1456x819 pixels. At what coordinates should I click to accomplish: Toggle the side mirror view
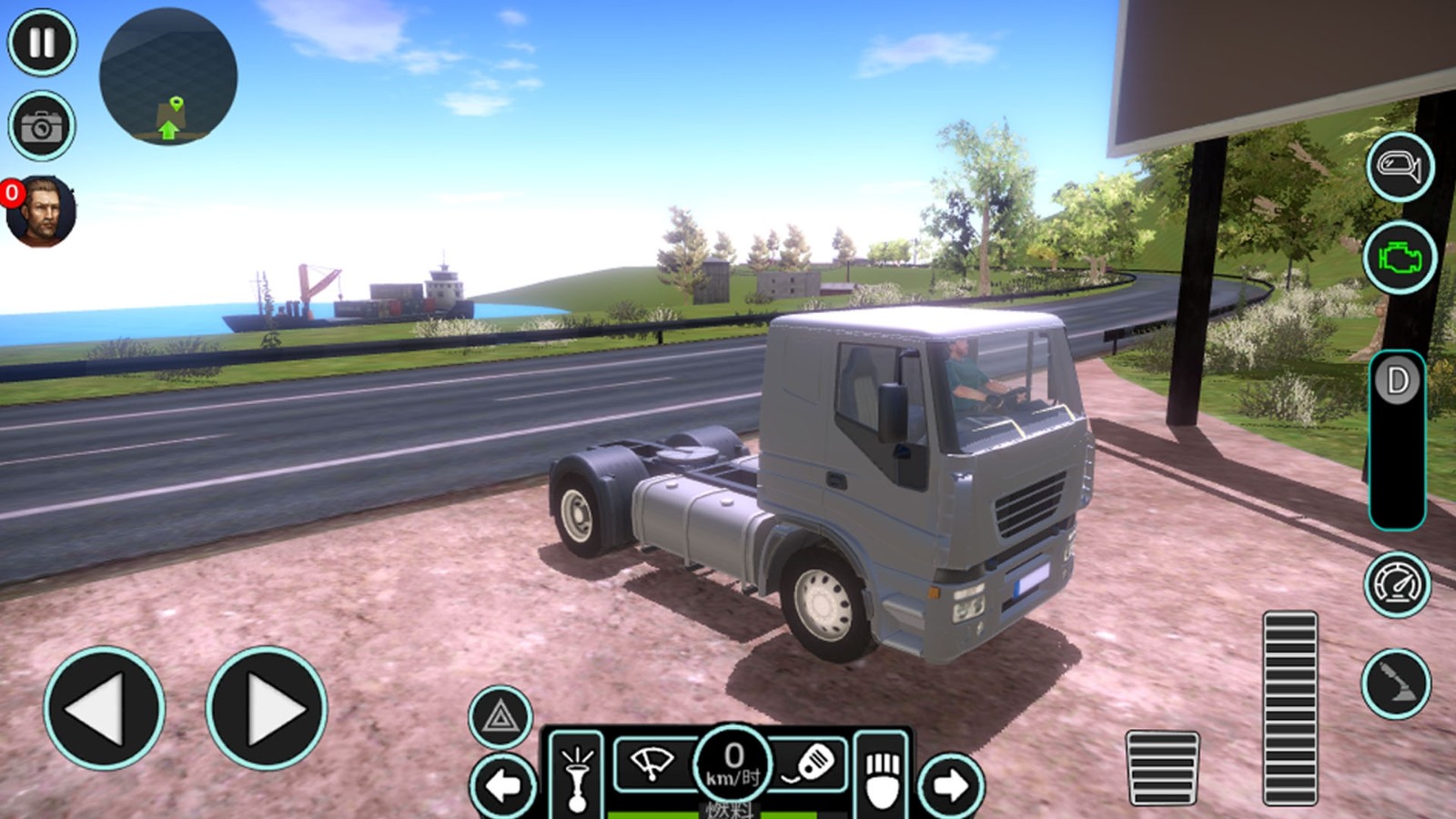coord(1400,167)
